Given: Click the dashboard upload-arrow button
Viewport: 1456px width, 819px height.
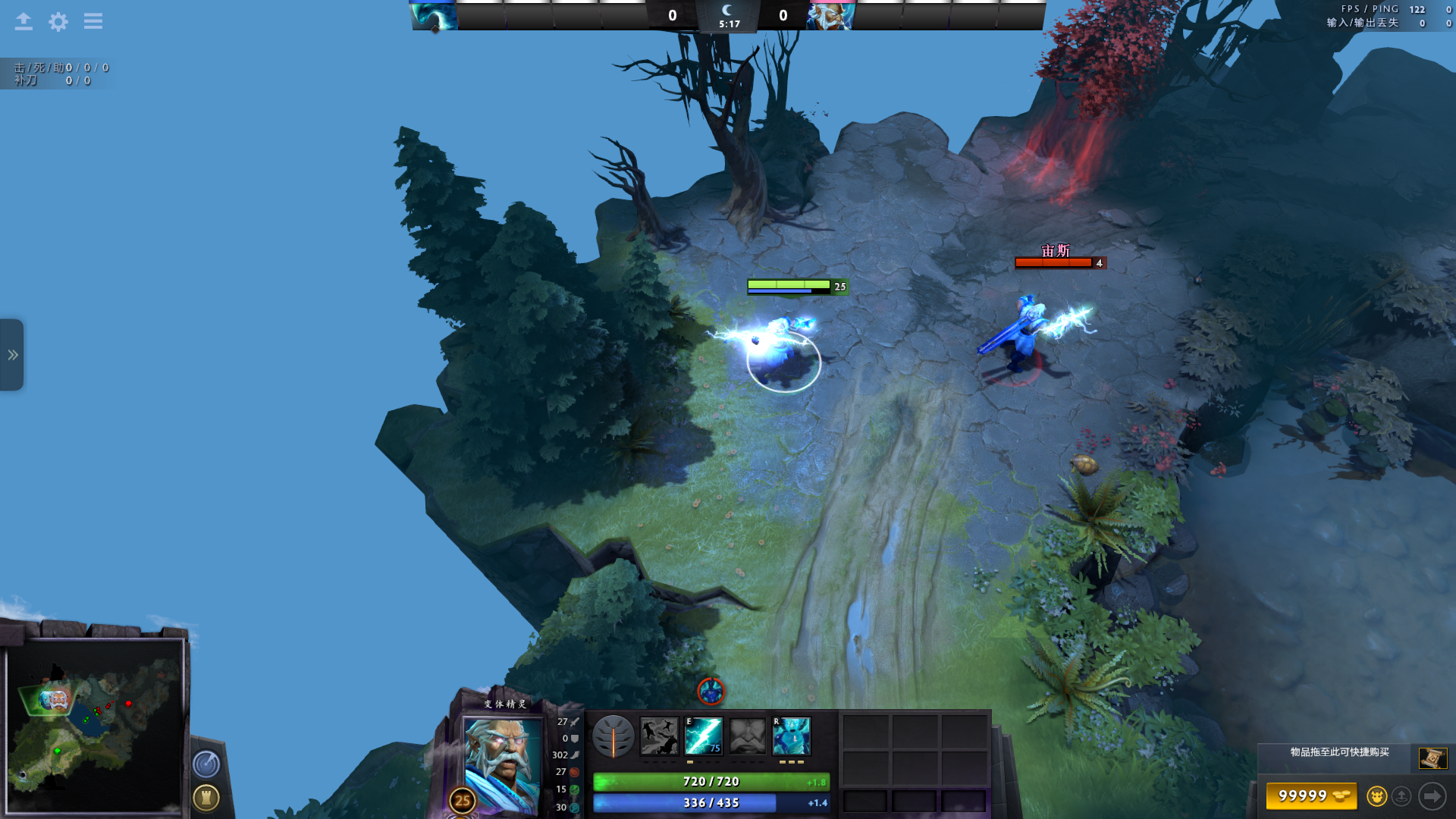Looking at the screenshot, I should tap(24, 22).
